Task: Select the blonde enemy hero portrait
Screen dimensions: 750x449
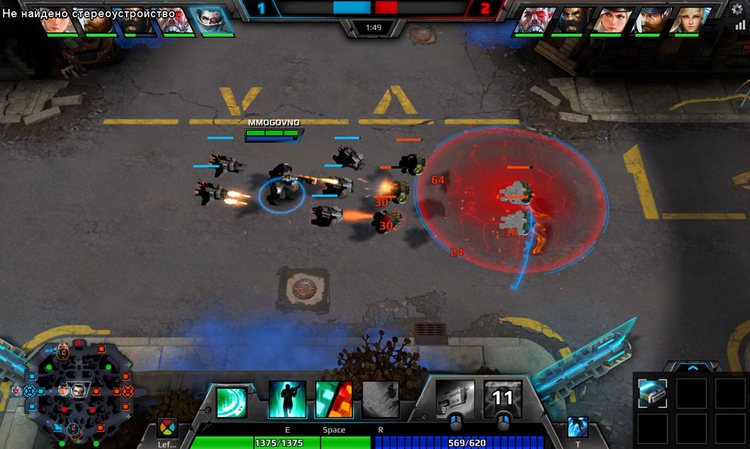Action: point(687,21)
